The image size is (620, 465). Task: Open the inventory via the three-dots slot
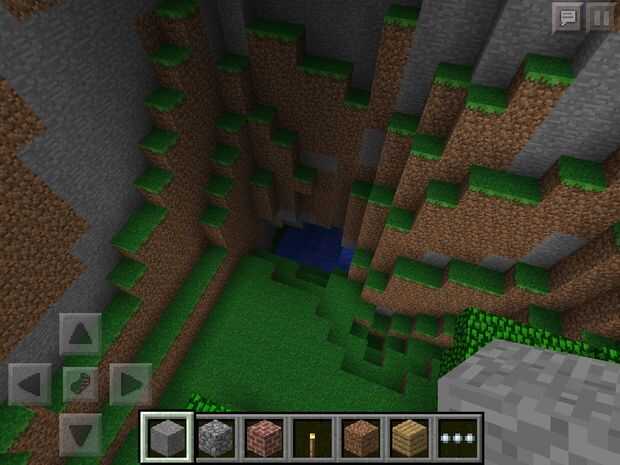point(459,438)
